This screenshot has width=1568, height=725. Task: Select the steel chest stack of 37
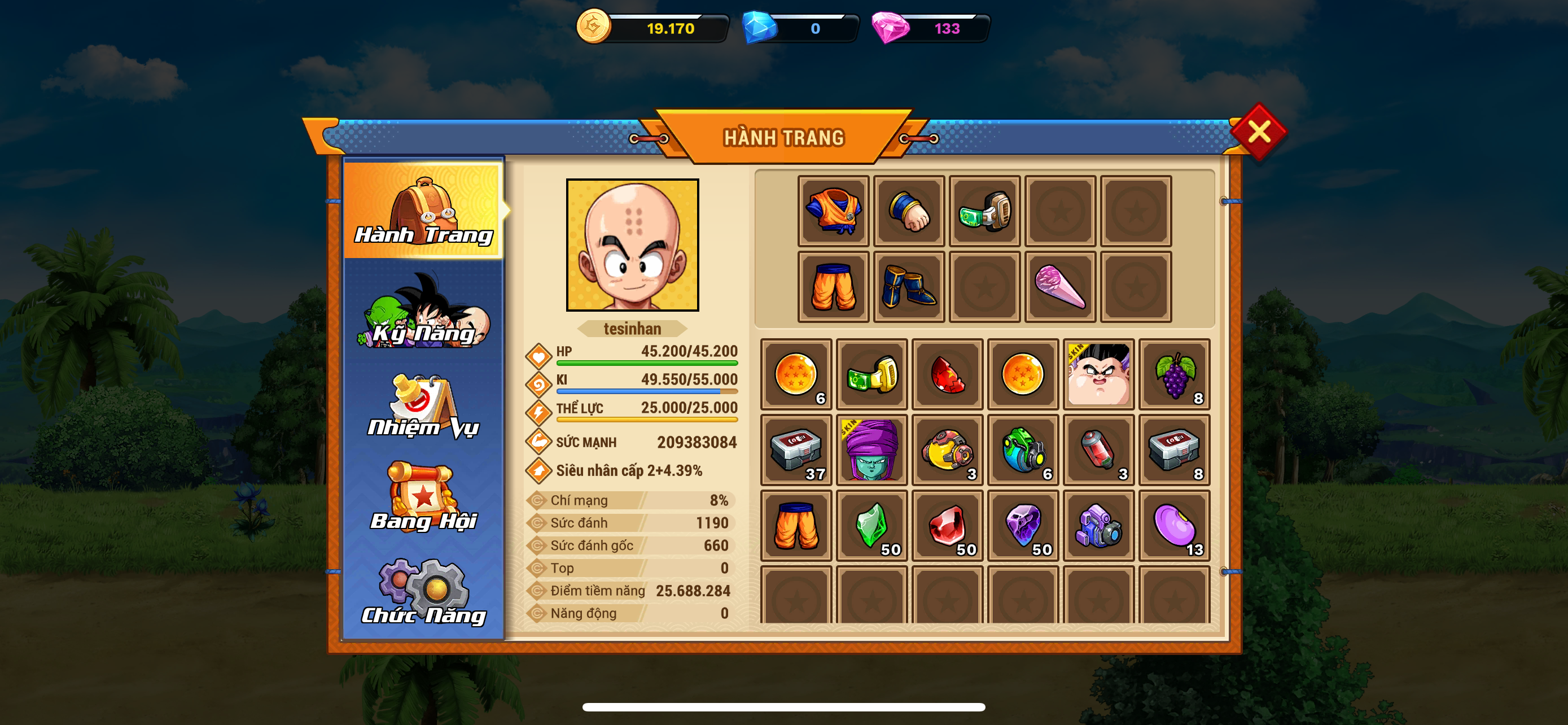point(796,450)
